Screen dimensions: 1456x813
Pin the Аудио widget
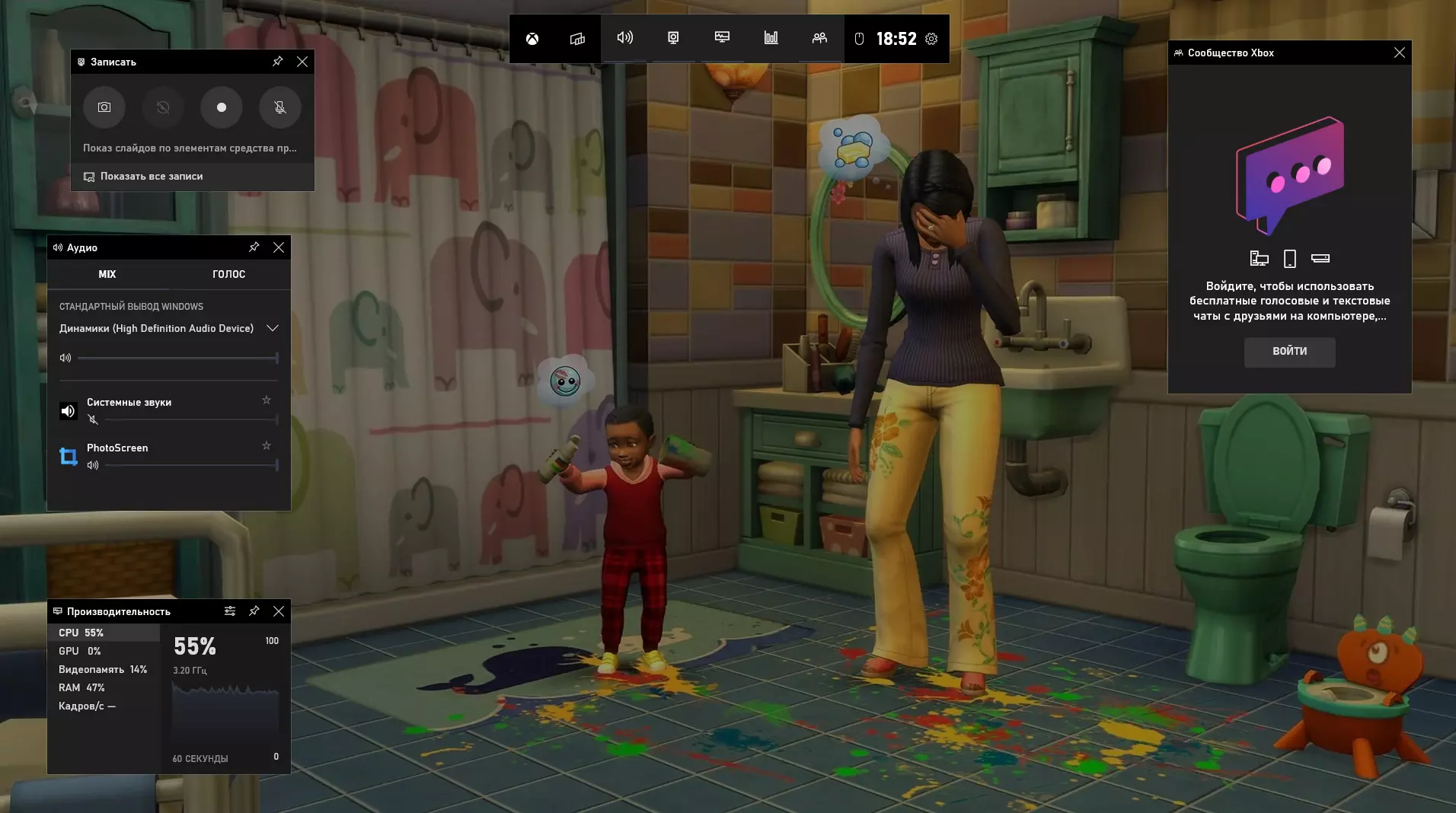254,247
